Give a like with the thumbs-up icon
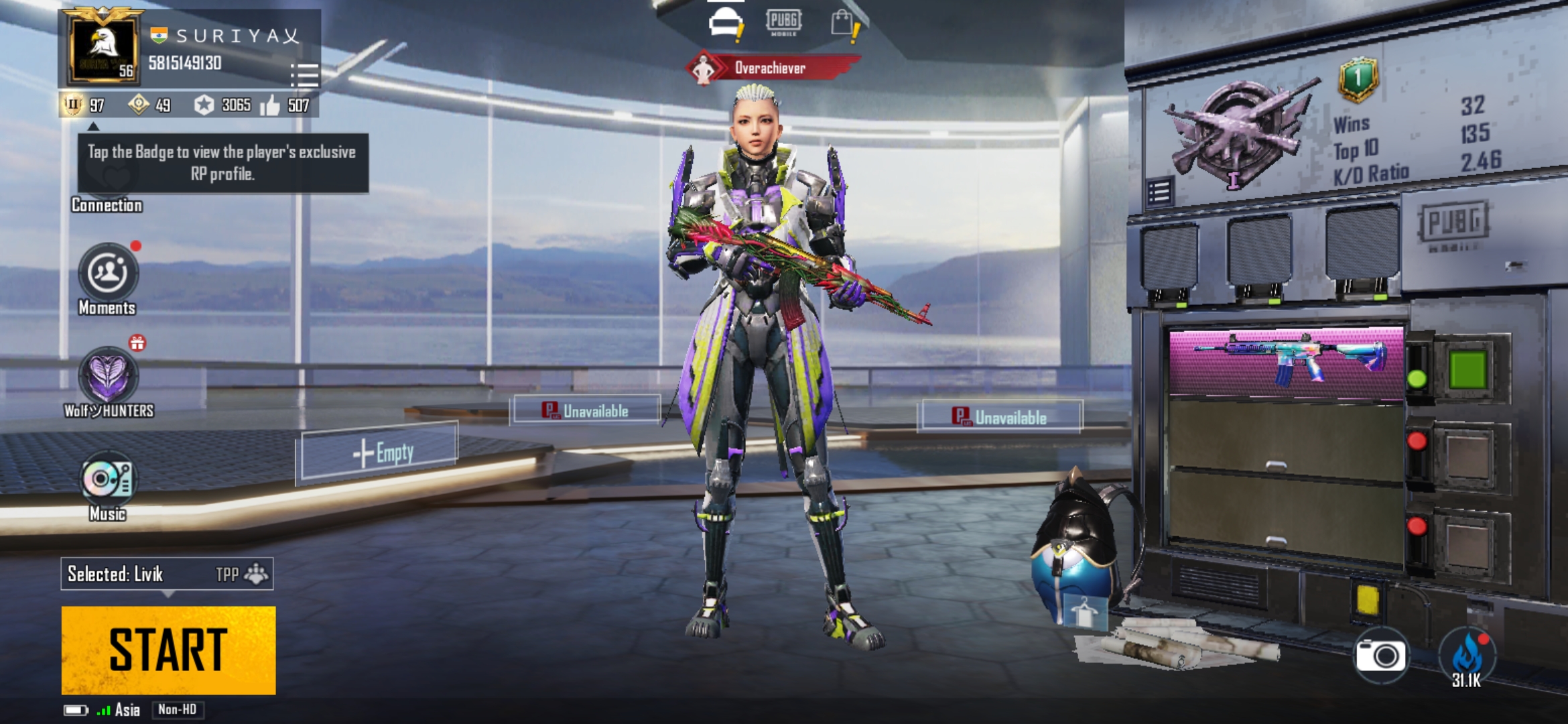The width and height of the screenshot is (1568, 724). tap(270, 105)
